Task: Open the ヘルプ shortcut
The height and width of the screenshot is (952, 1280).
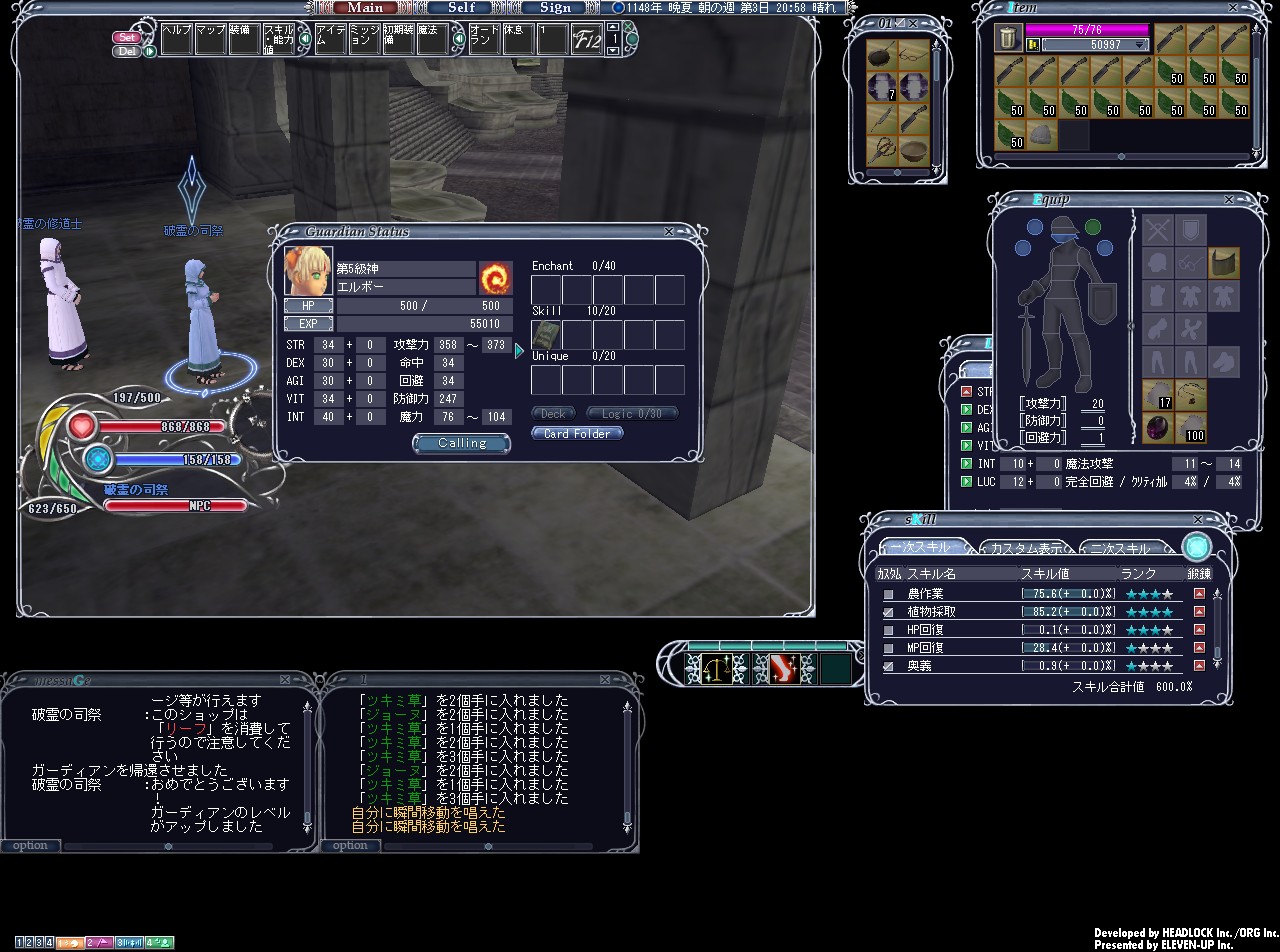Action: pos(176,38)
